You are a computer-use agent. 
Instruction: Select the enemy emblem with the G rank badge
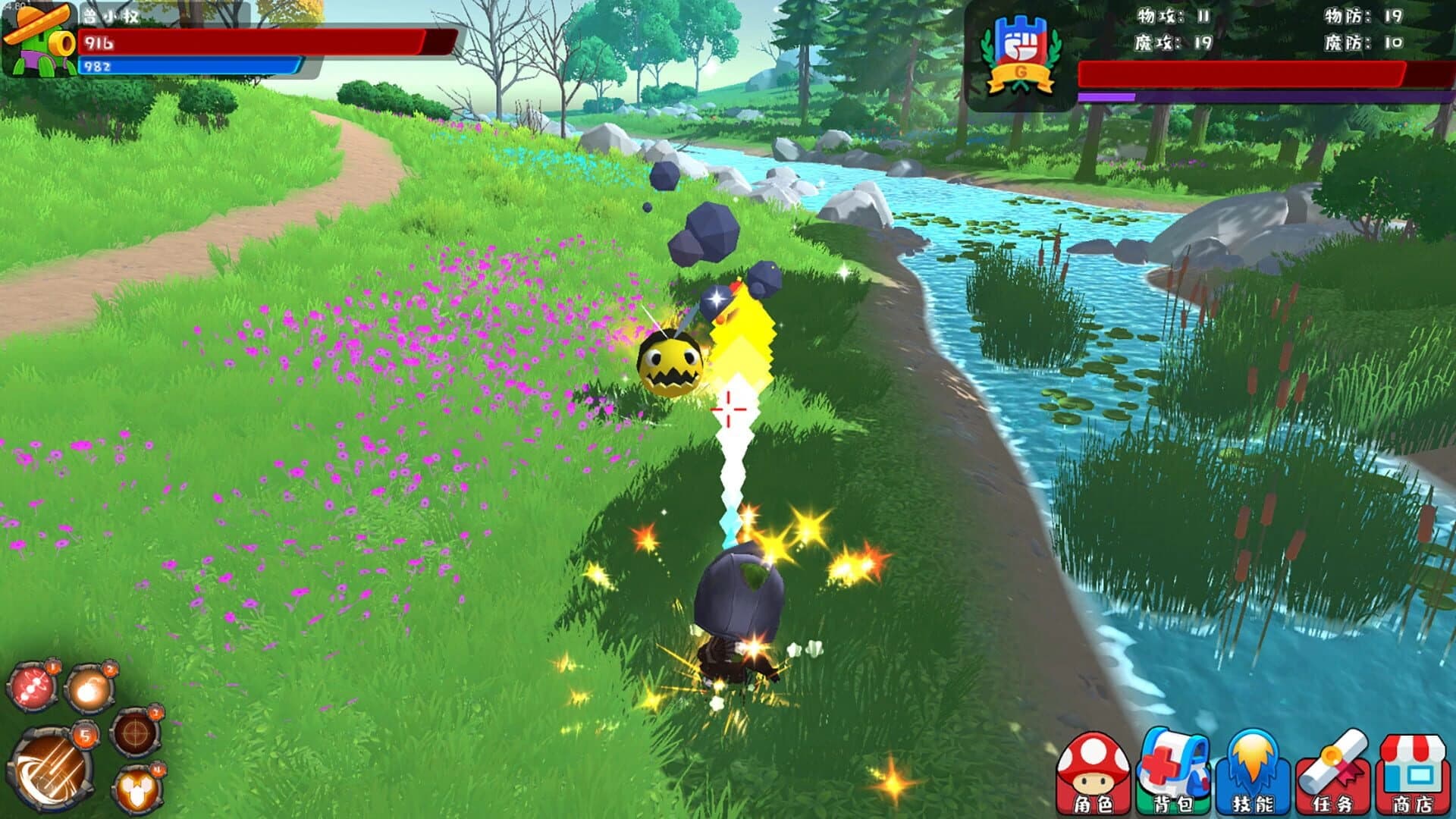pyautogui.click(x=1019, y=52)
